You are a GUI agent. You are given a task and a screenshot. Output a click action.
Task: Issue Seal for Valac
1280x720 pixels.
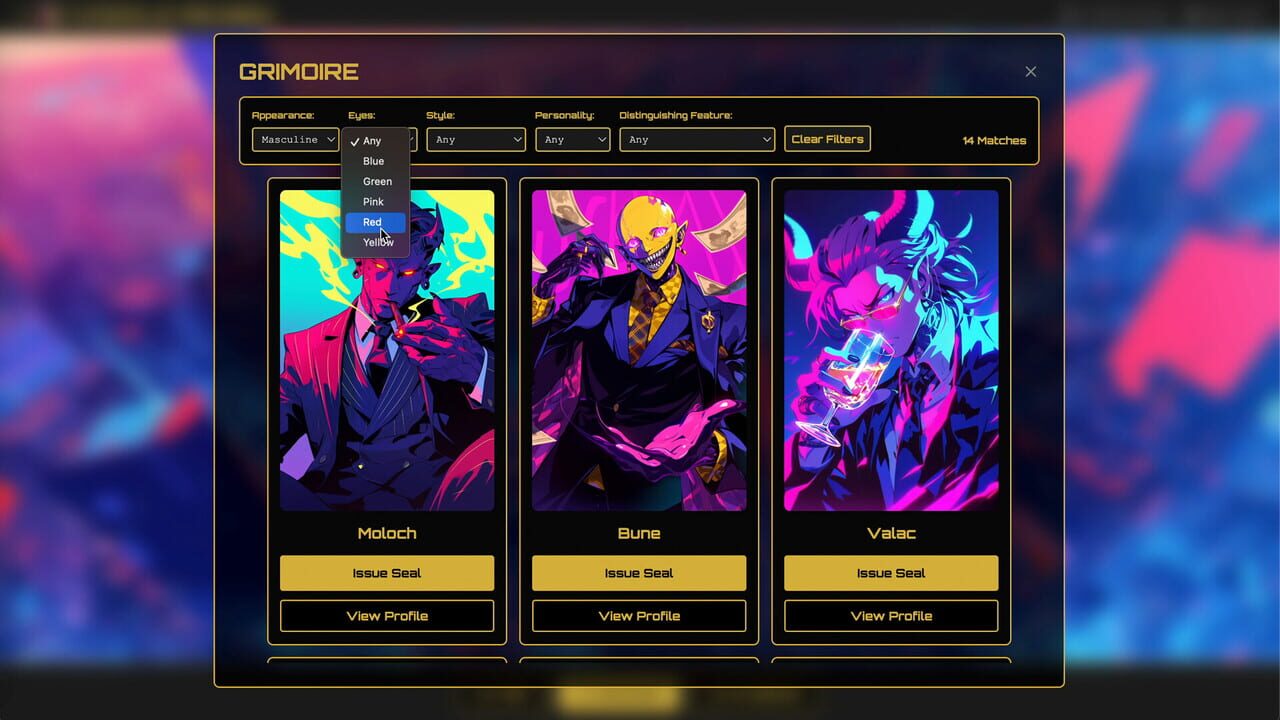[x=890, y=572]
